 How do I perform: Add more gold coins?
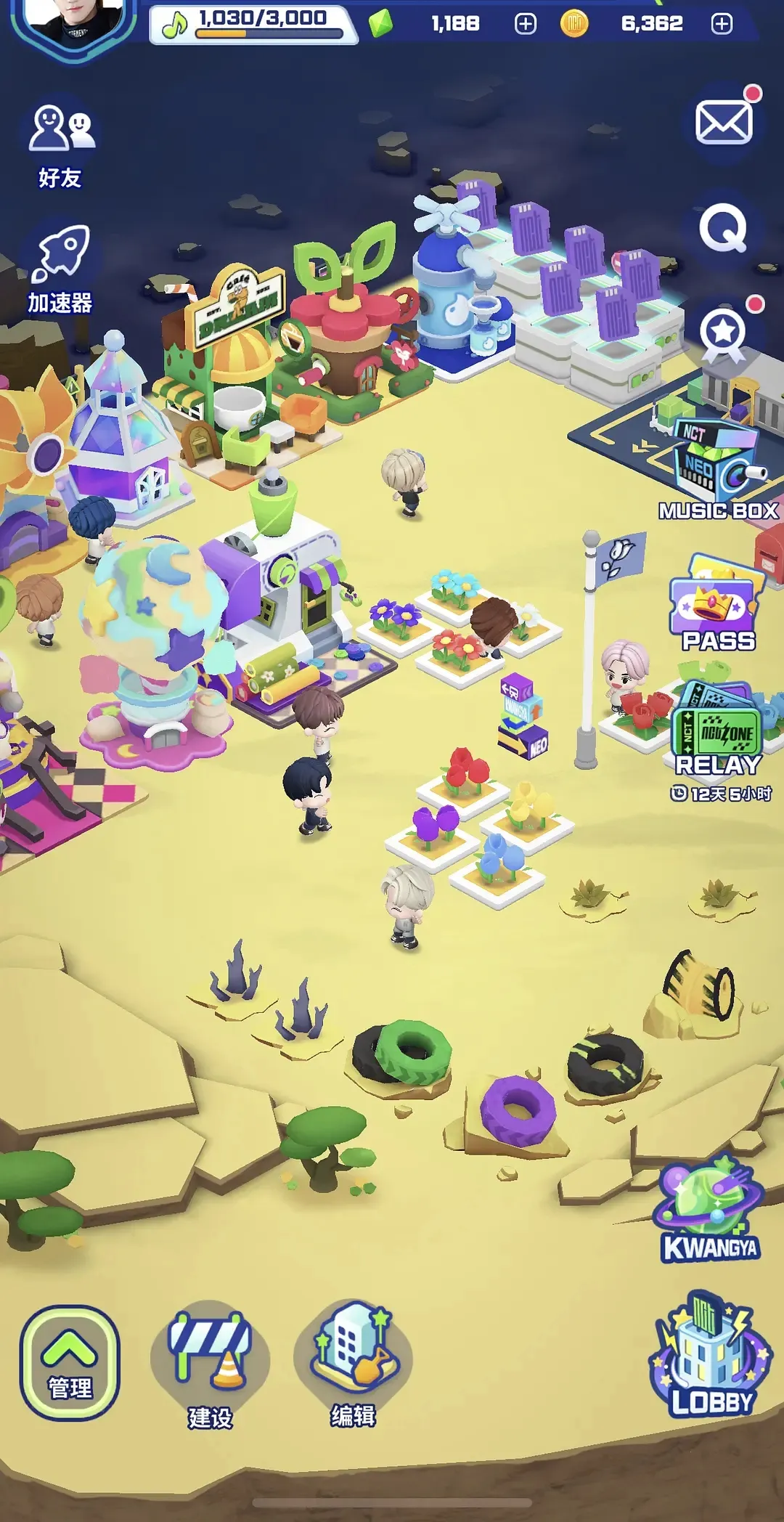722,24
